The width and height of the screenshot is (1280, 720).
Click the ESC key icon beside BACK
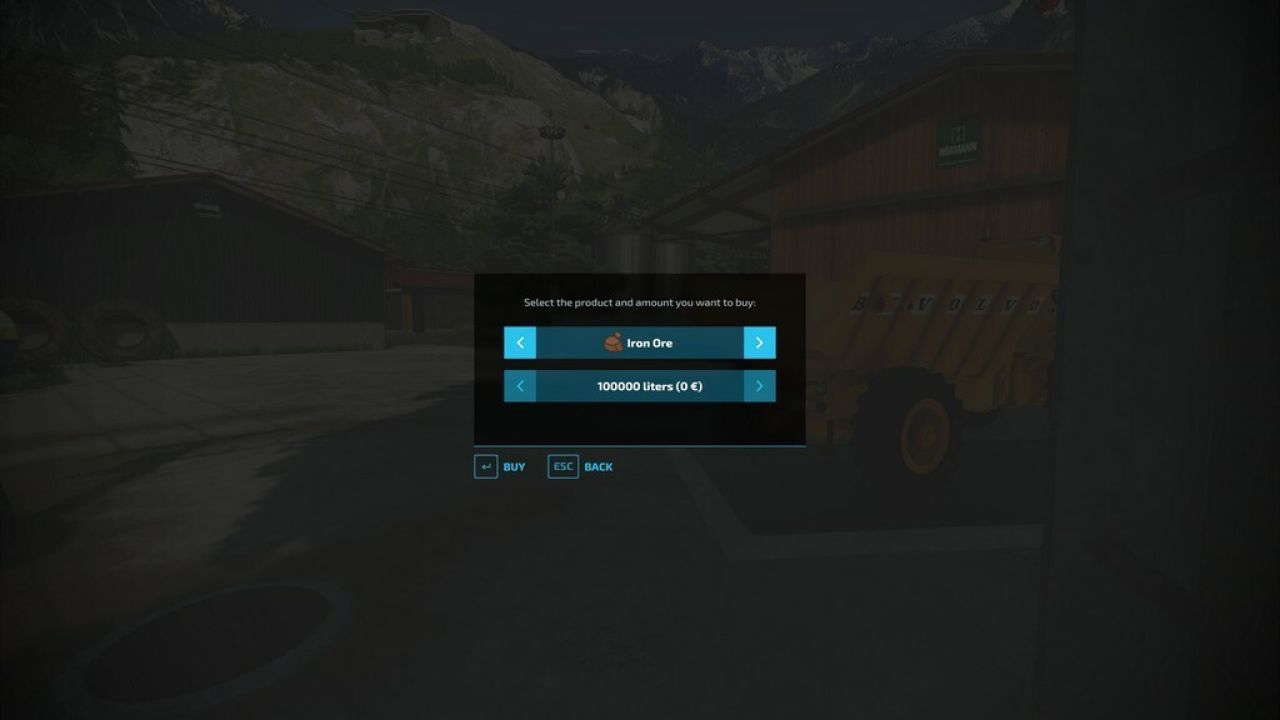(x=562, y=466)
